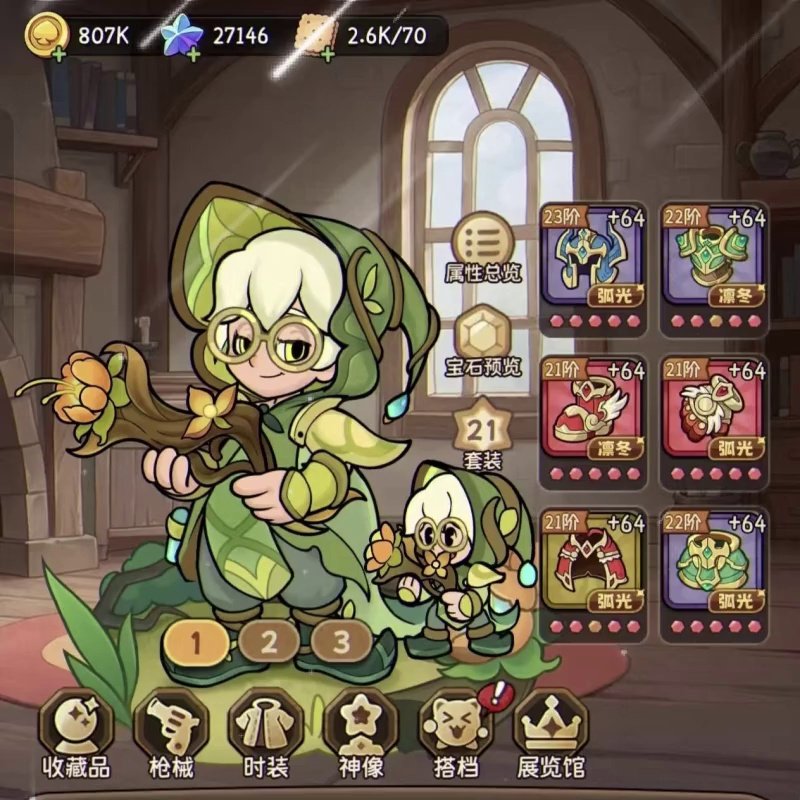Viewport: 800px width, 800px height.
Task: Switch to loadout preset 2
Action: coord(269,642)
